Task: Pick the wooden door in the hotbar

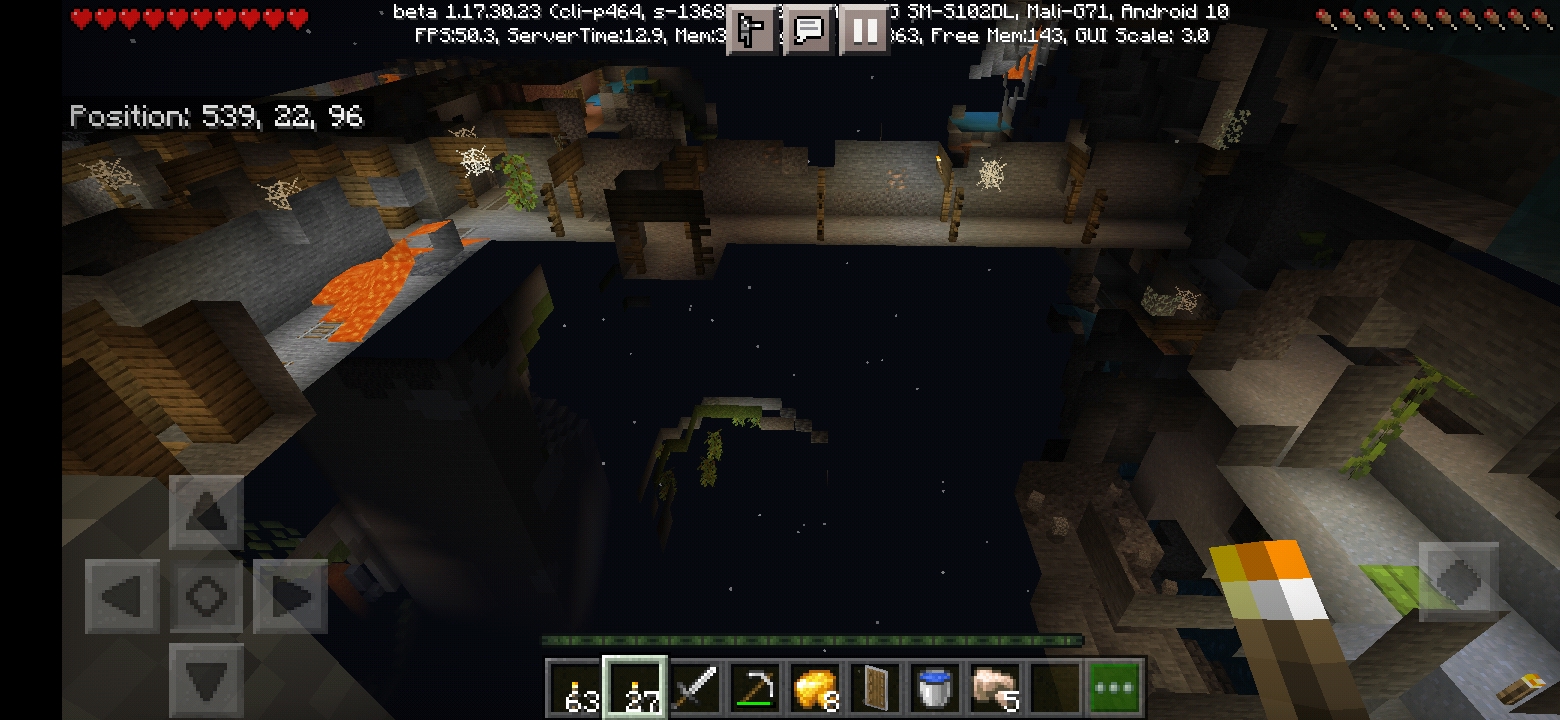Action: [x=876, y=688]
